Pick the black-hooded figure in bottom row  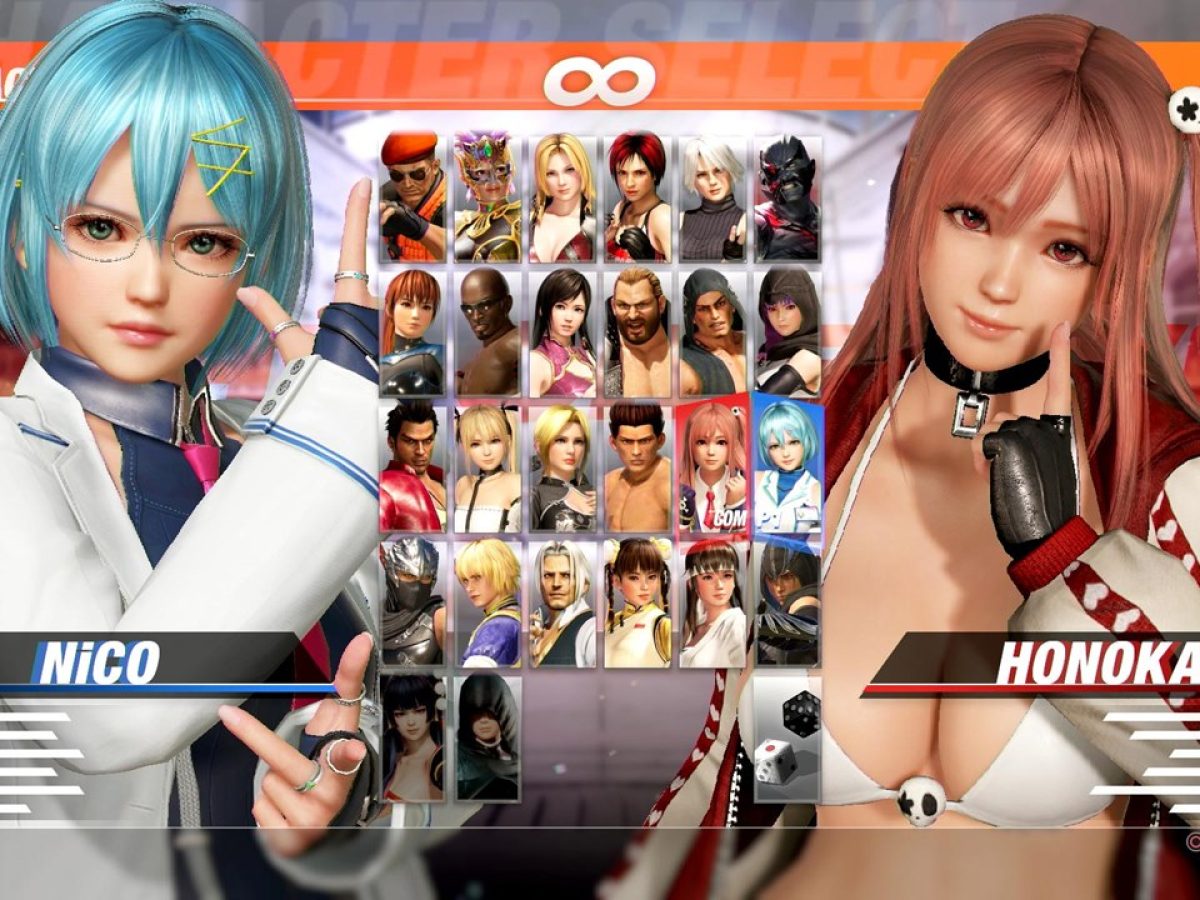pyautogui.click(x=487, y=738)
